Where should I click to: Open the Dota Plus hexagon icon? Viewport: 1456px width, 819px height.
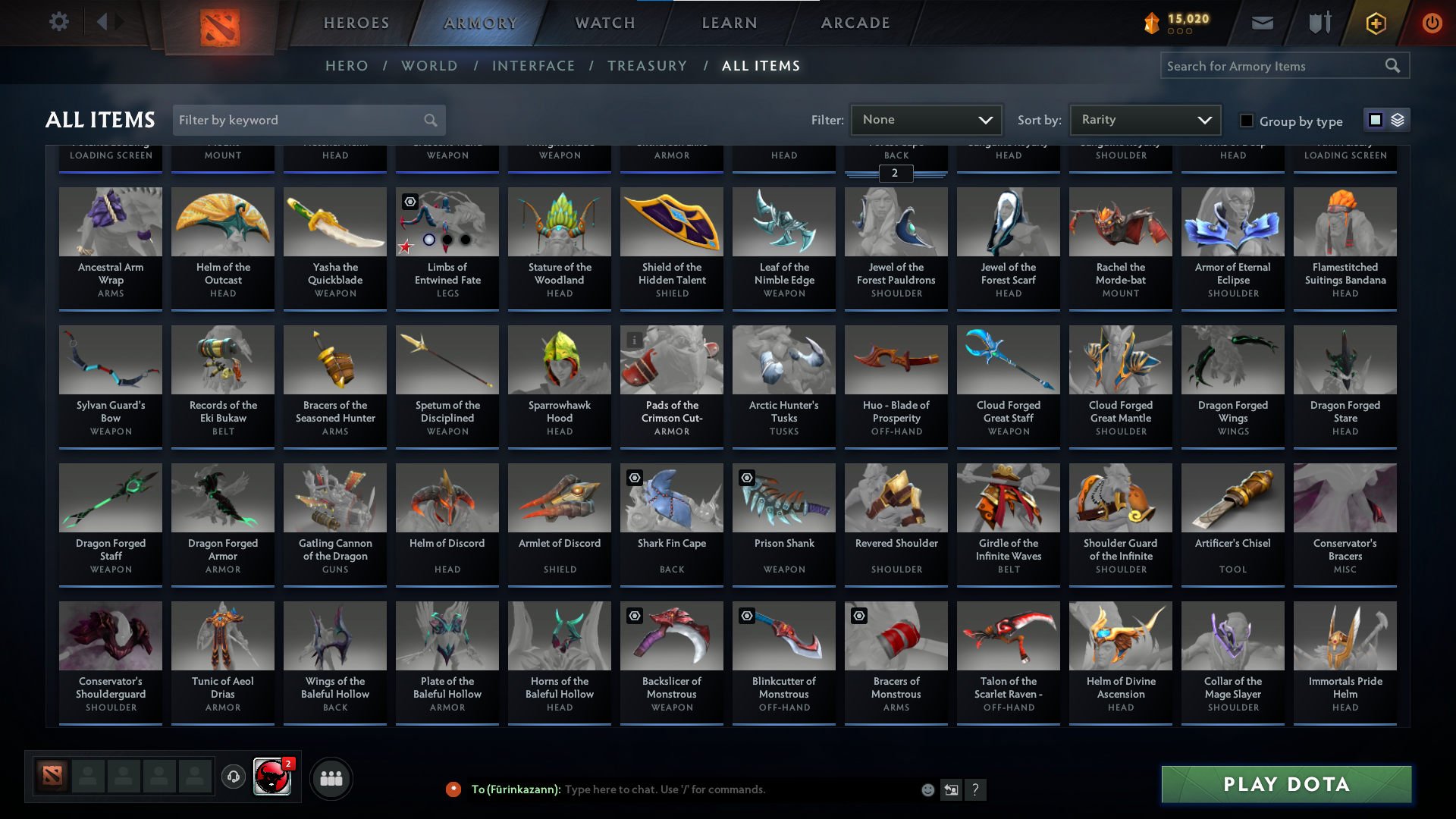tap(1375, 23)
